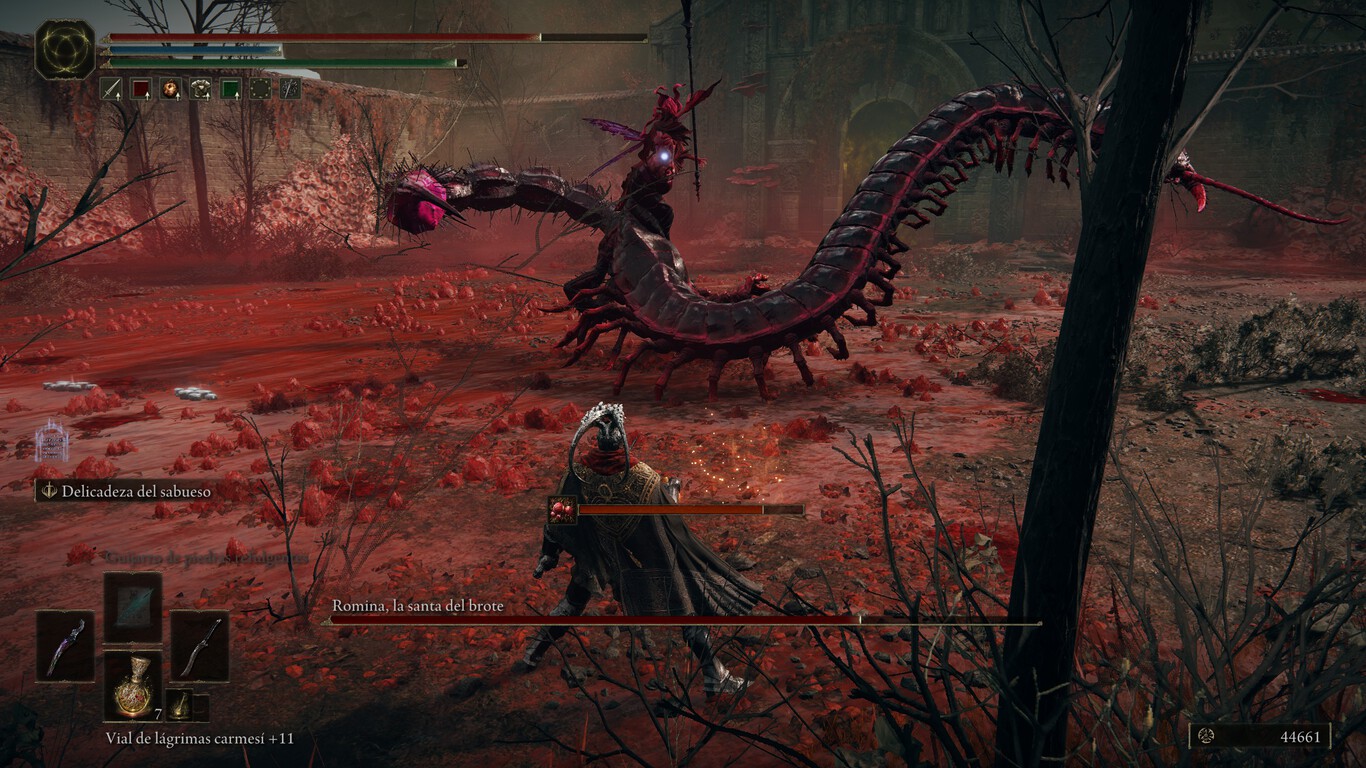Check the fiery orb buff icon
The height and width of the screenshot is (768, 1366).
tap(170, 89)
